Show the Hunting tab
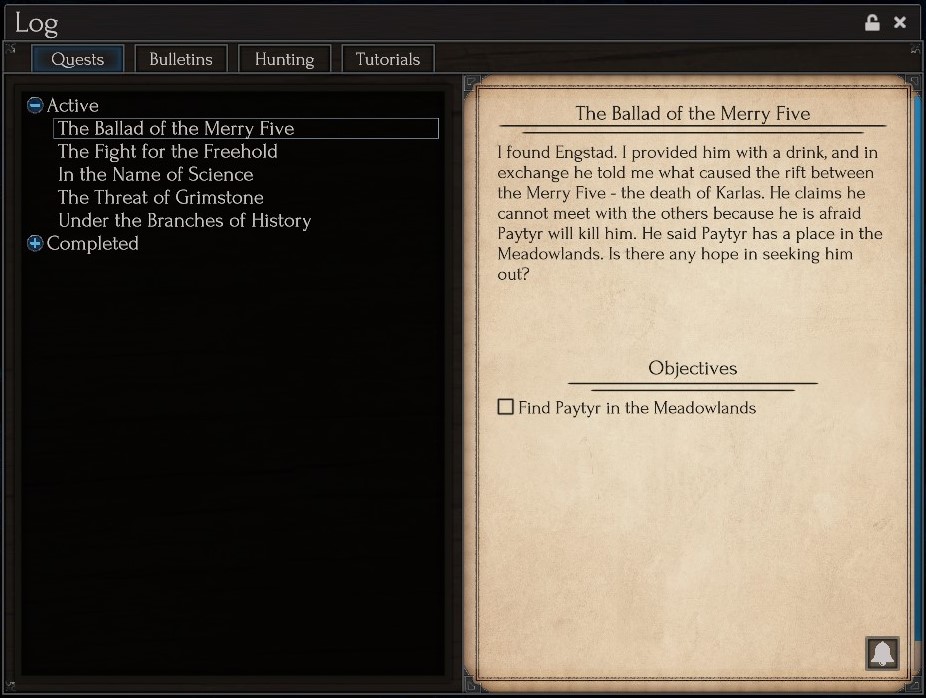This screenshot has width=926, height=698. (284, 59)
